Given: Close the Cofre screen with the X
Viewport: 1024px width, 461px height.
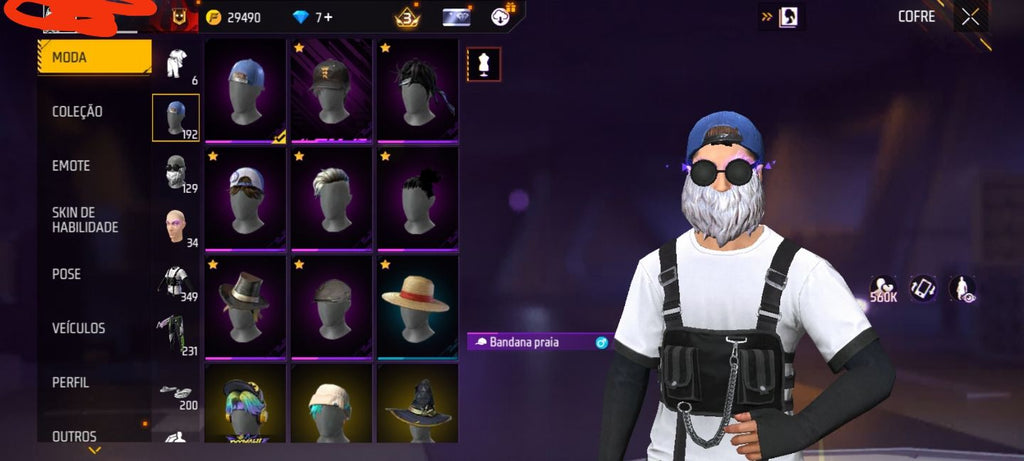Looking at the screenshot, I should (970, 17).
